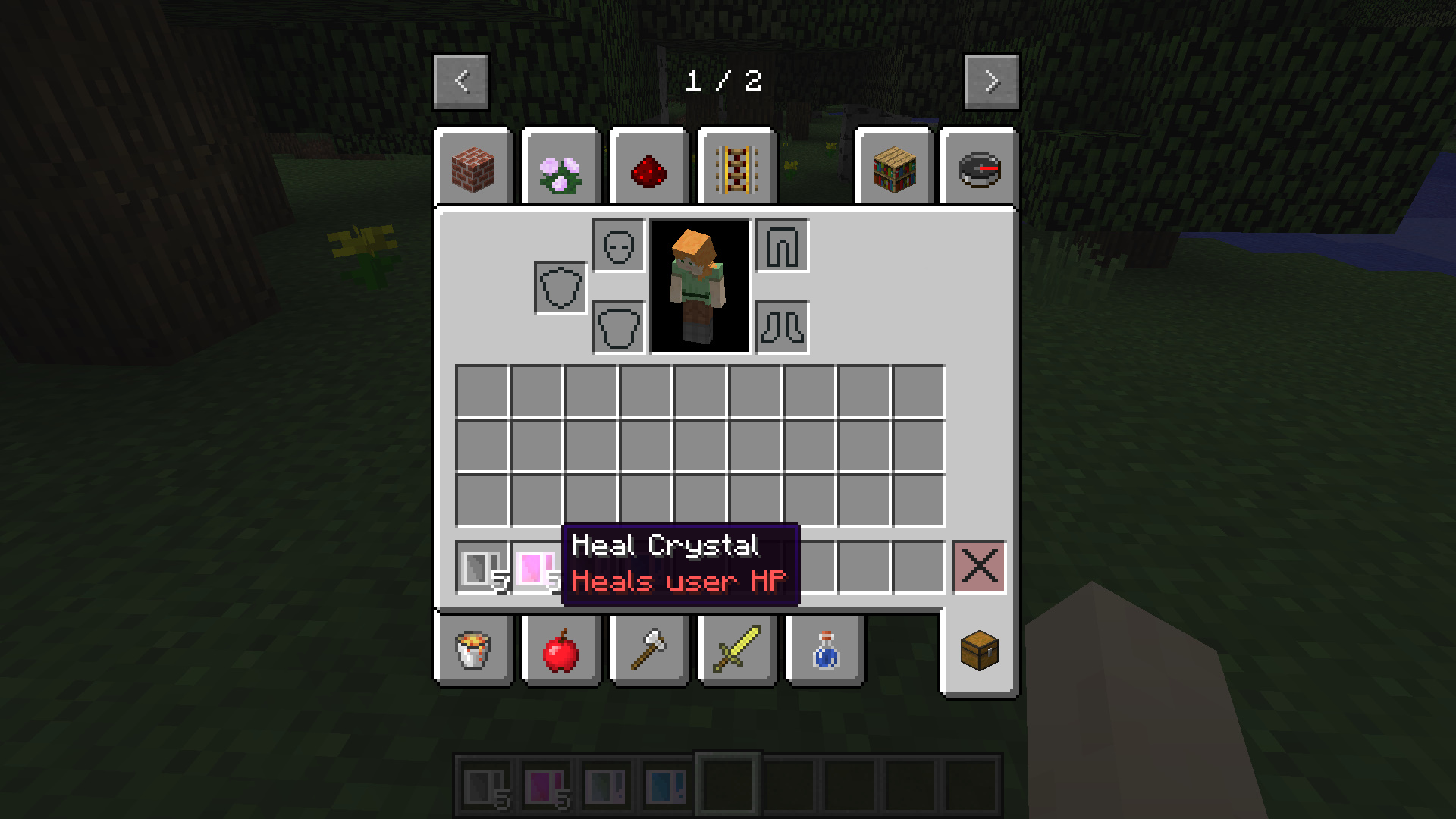
Task: Select the golden sword Combat tab
Action: point(737,650)
